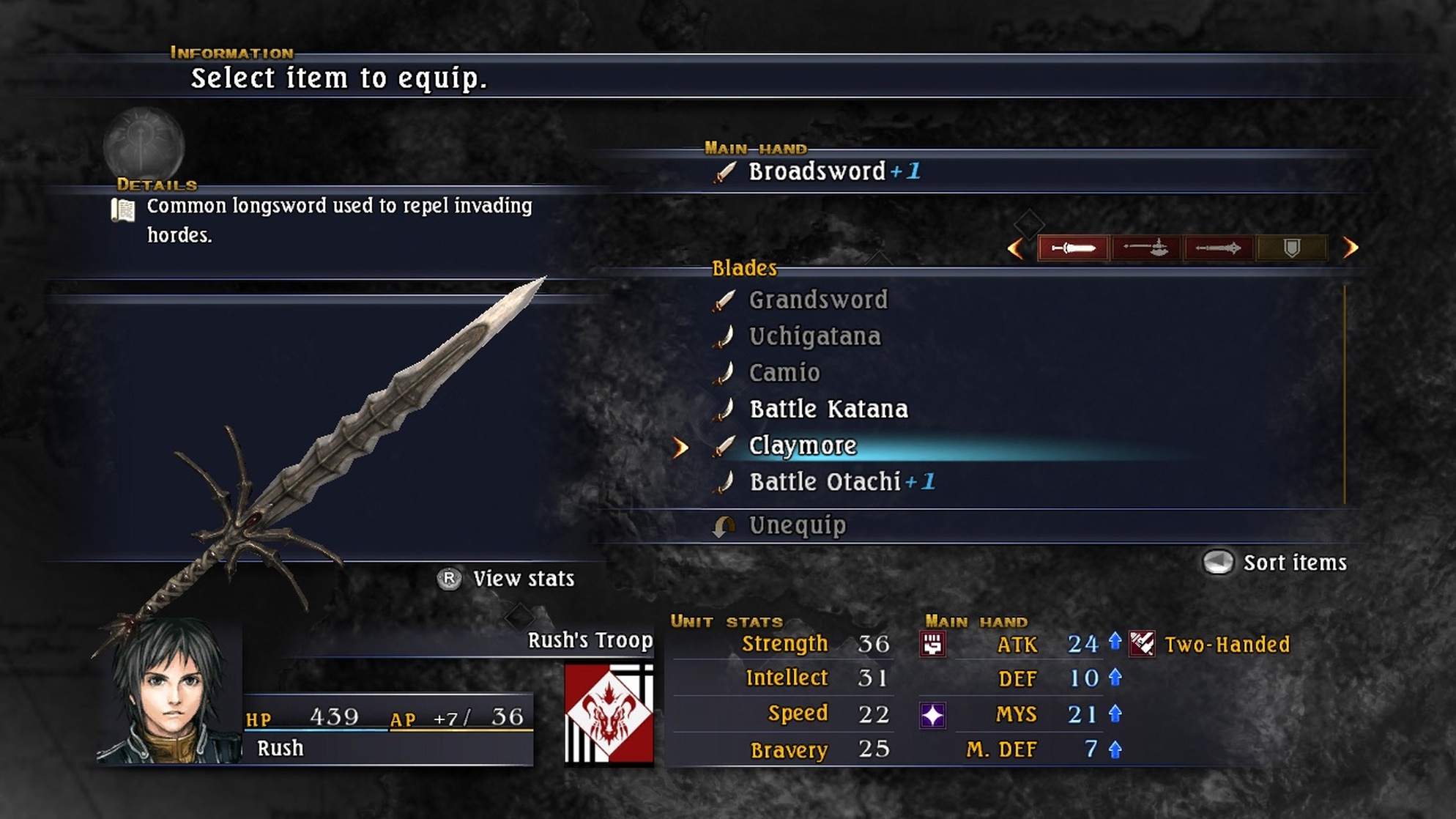
Task: Click the Broadsword +1 main hand slot
Action: click(x=833, y=172)
